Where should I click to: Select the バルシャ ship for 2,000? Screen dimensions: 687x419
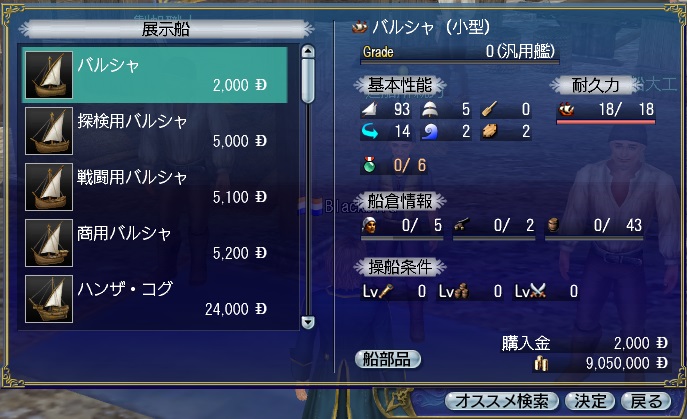155,74
